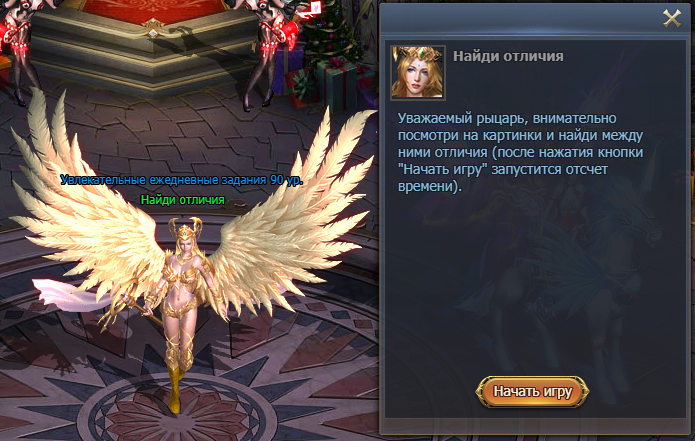Close the "Найди отличия" dialog window
This screenshot has width=695, height=441.
[672, 17]
